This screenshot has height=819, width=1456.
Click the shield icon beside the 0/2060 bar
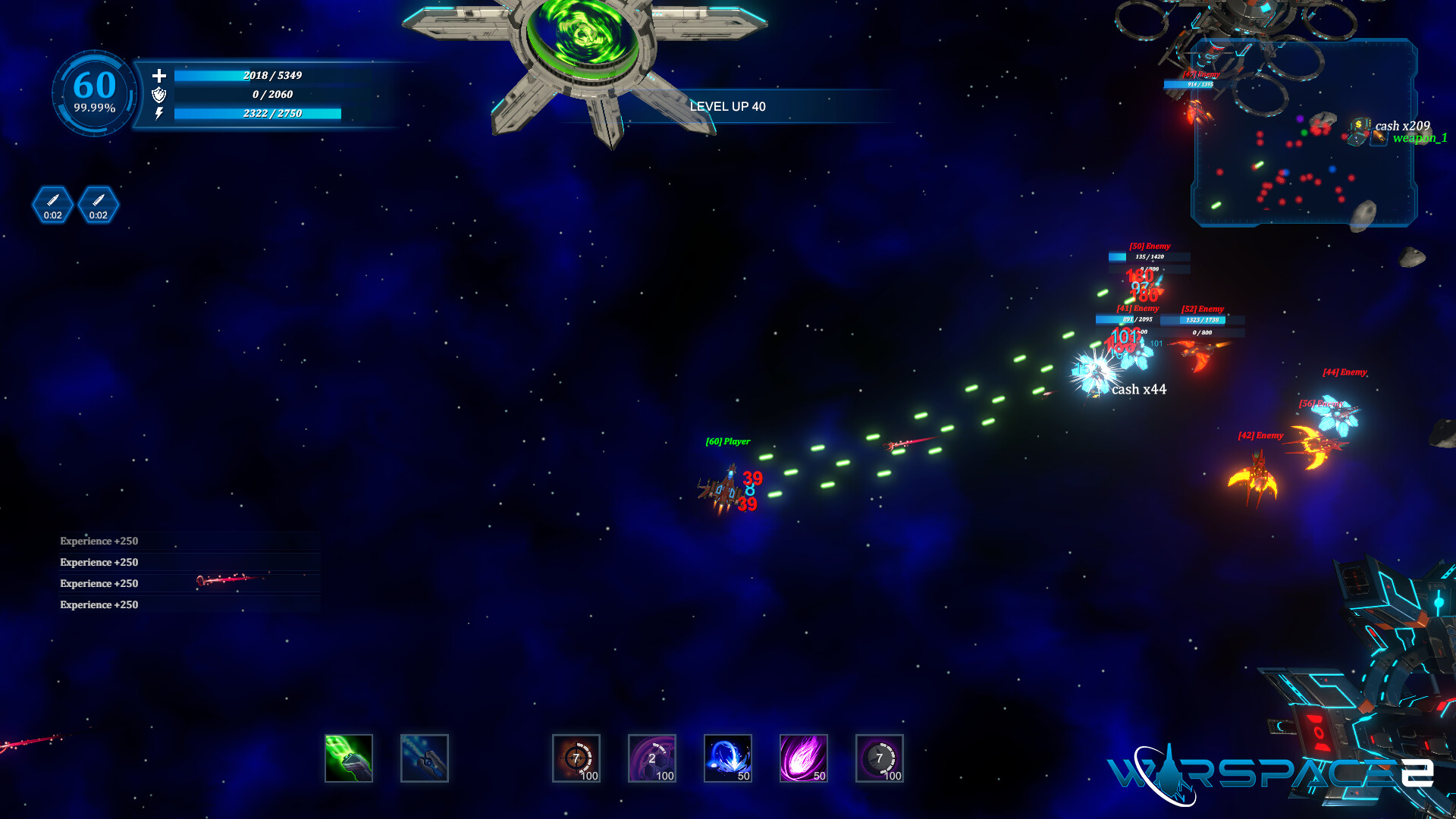point(159,96)
